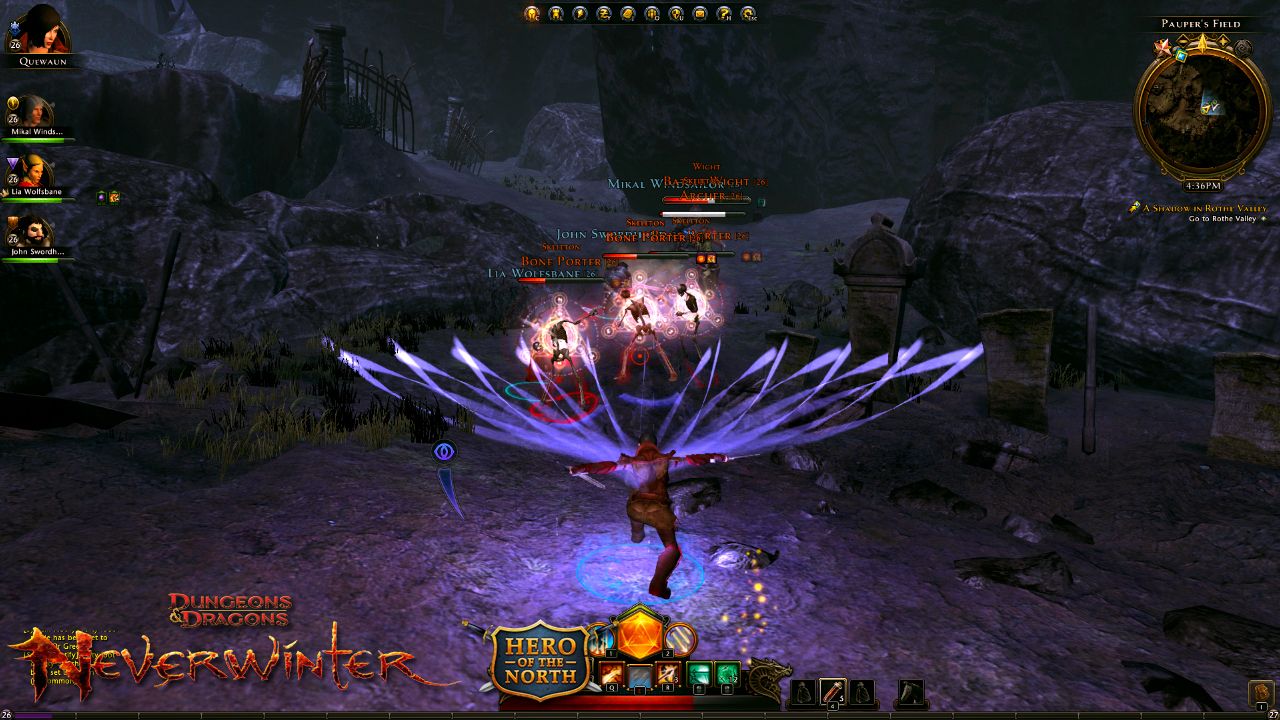The height and width of the screenshot is (720, 1280).
Task: Summon the horse mount slot
Action: click(x=910, y=691)
